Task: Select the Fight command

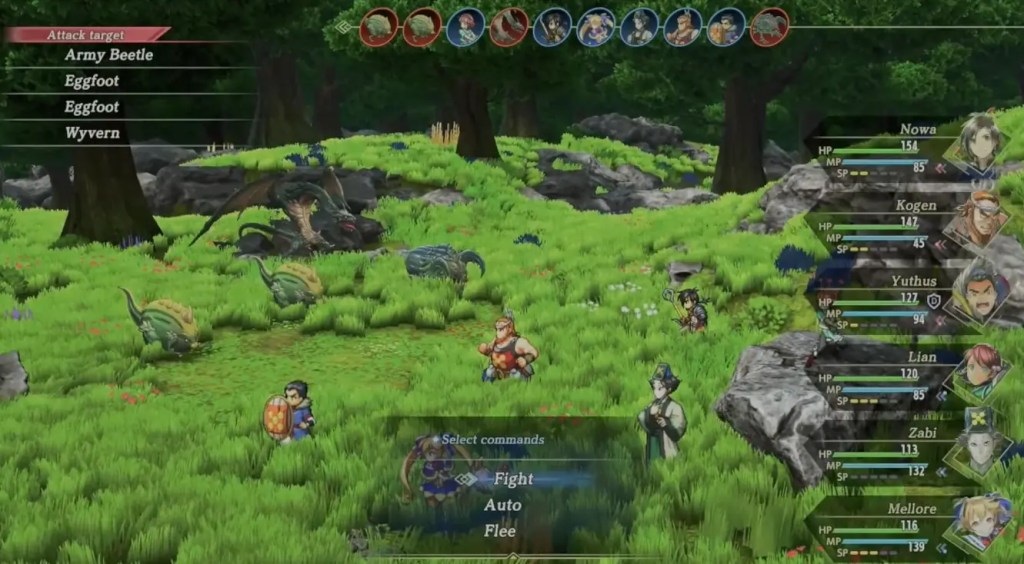Action: coord(513,479)
